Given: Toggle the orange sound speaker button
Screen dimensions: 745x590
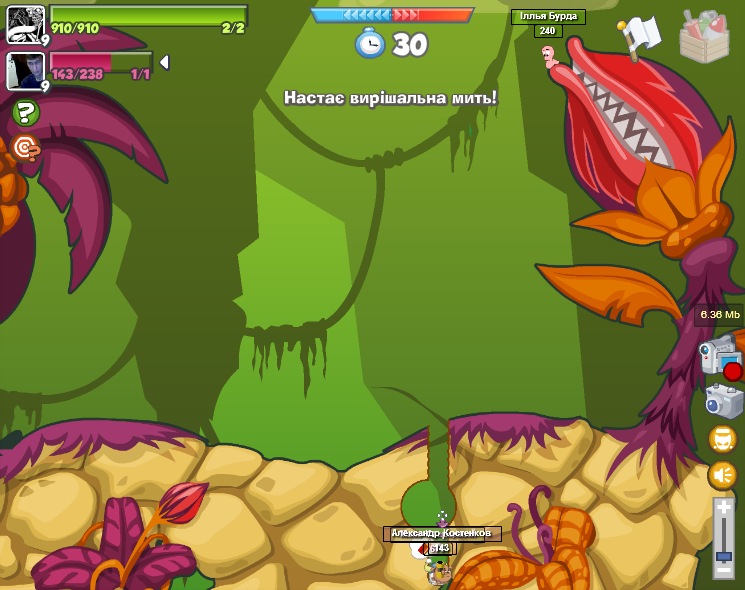Looking at the screenshot, I should click(x=722, y=475).
